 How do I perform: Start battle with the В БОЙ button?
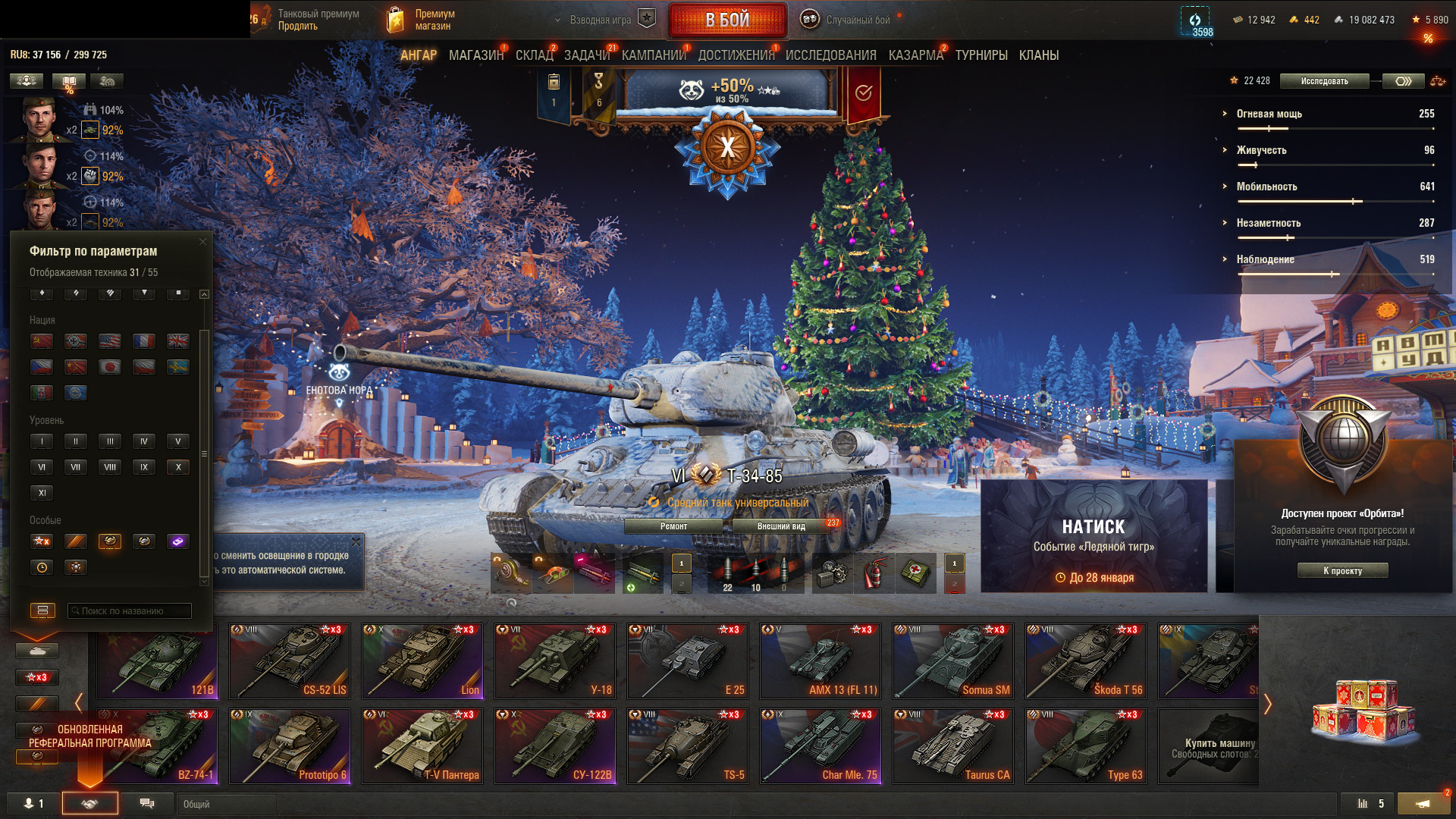pos(727,20)
